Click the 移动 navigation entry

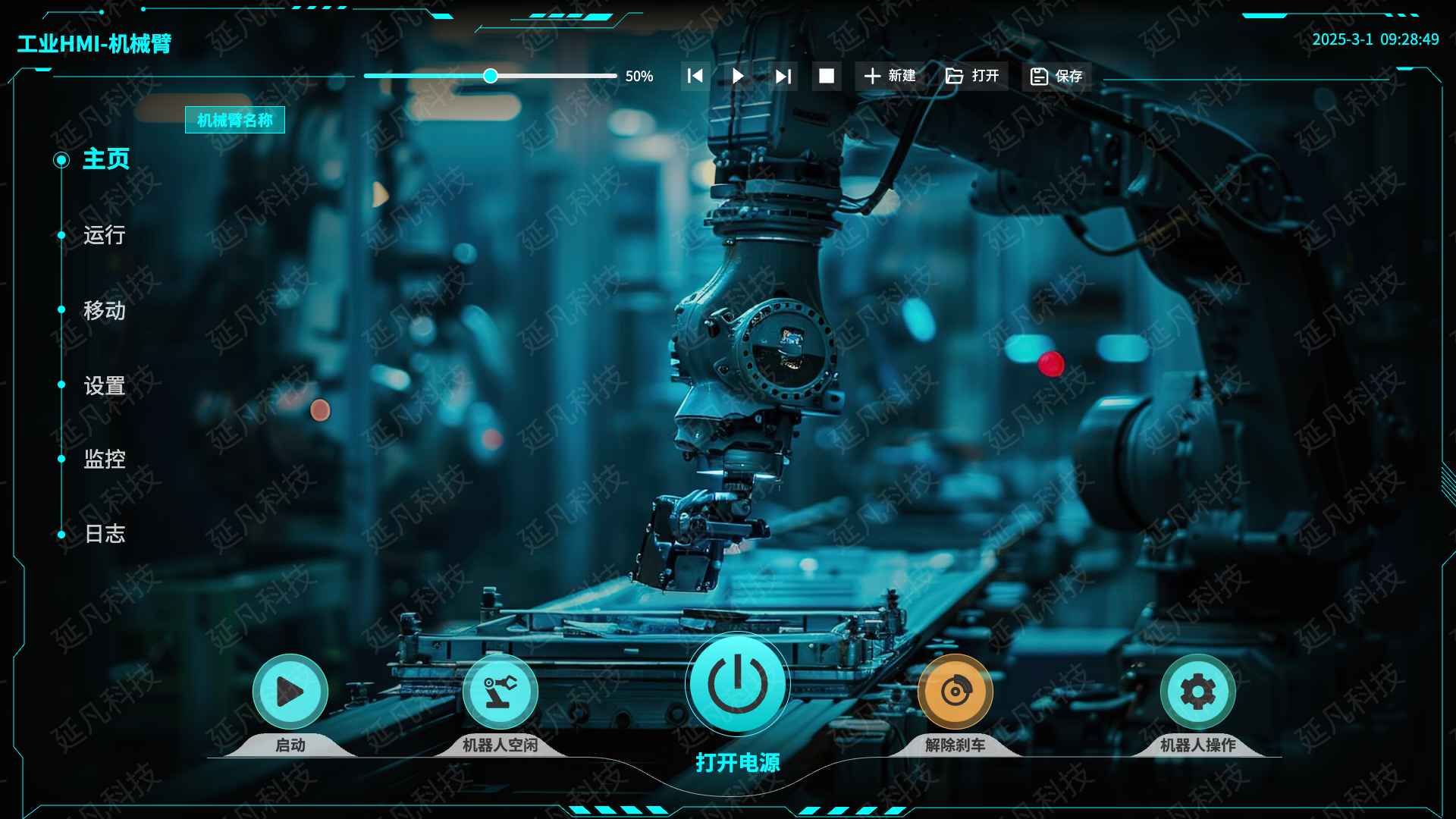click(105, 310)
